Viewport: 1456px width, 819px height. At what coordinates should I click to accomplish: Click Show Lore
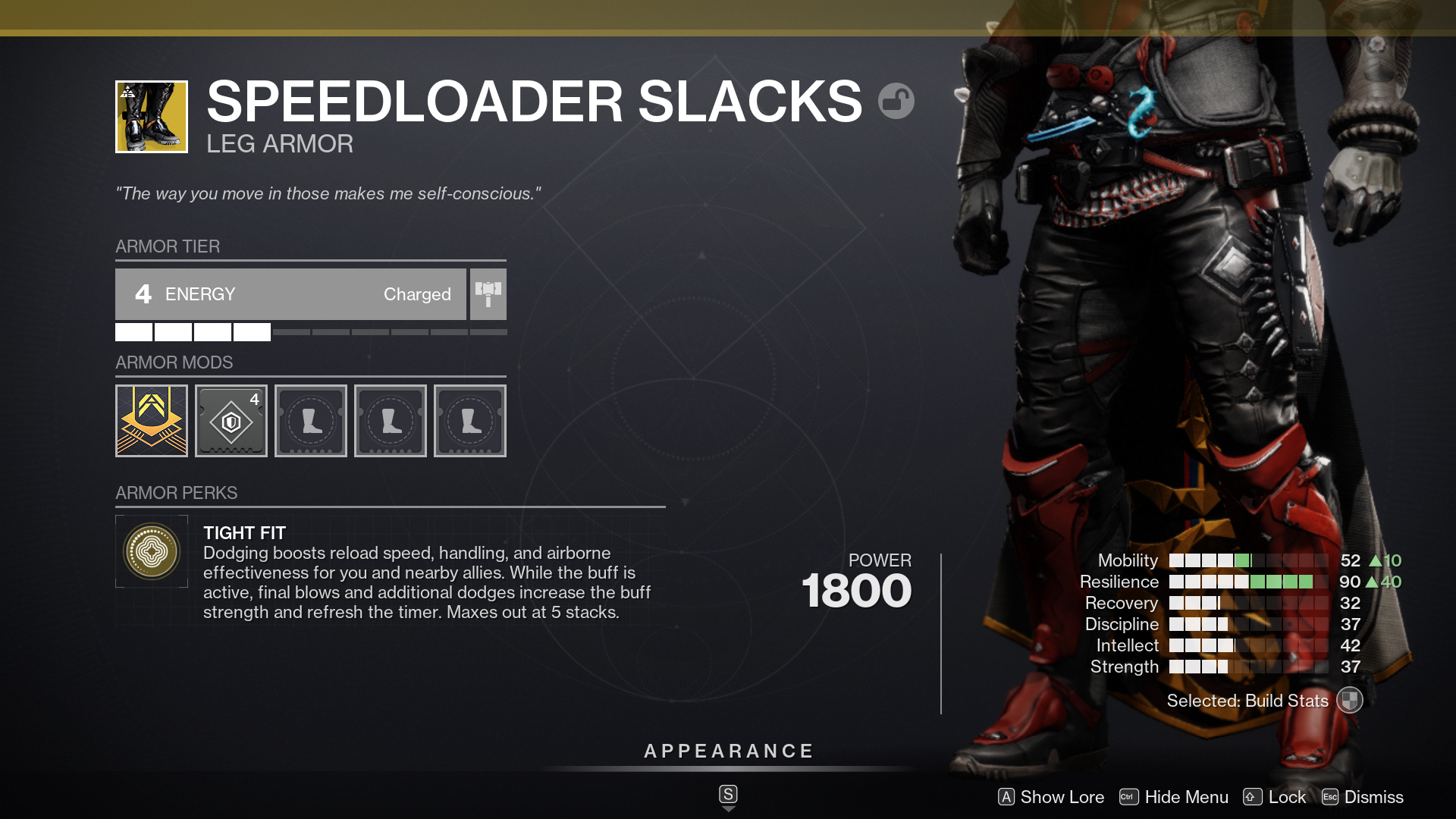[x=1051, y=797]
